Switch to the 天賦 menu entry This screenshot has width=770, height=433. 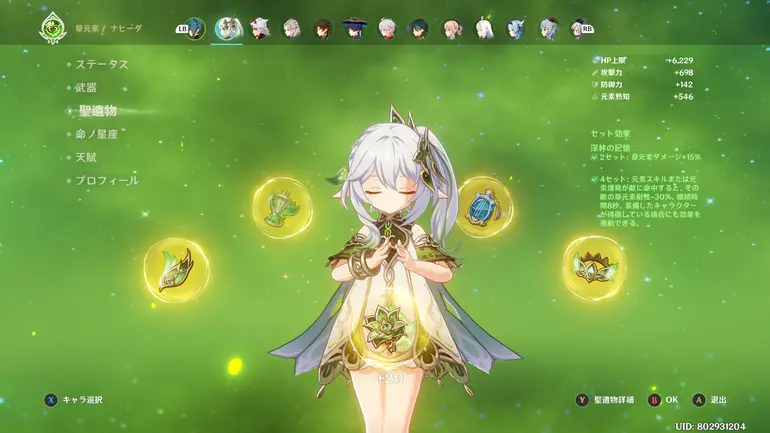coord(87,157)
